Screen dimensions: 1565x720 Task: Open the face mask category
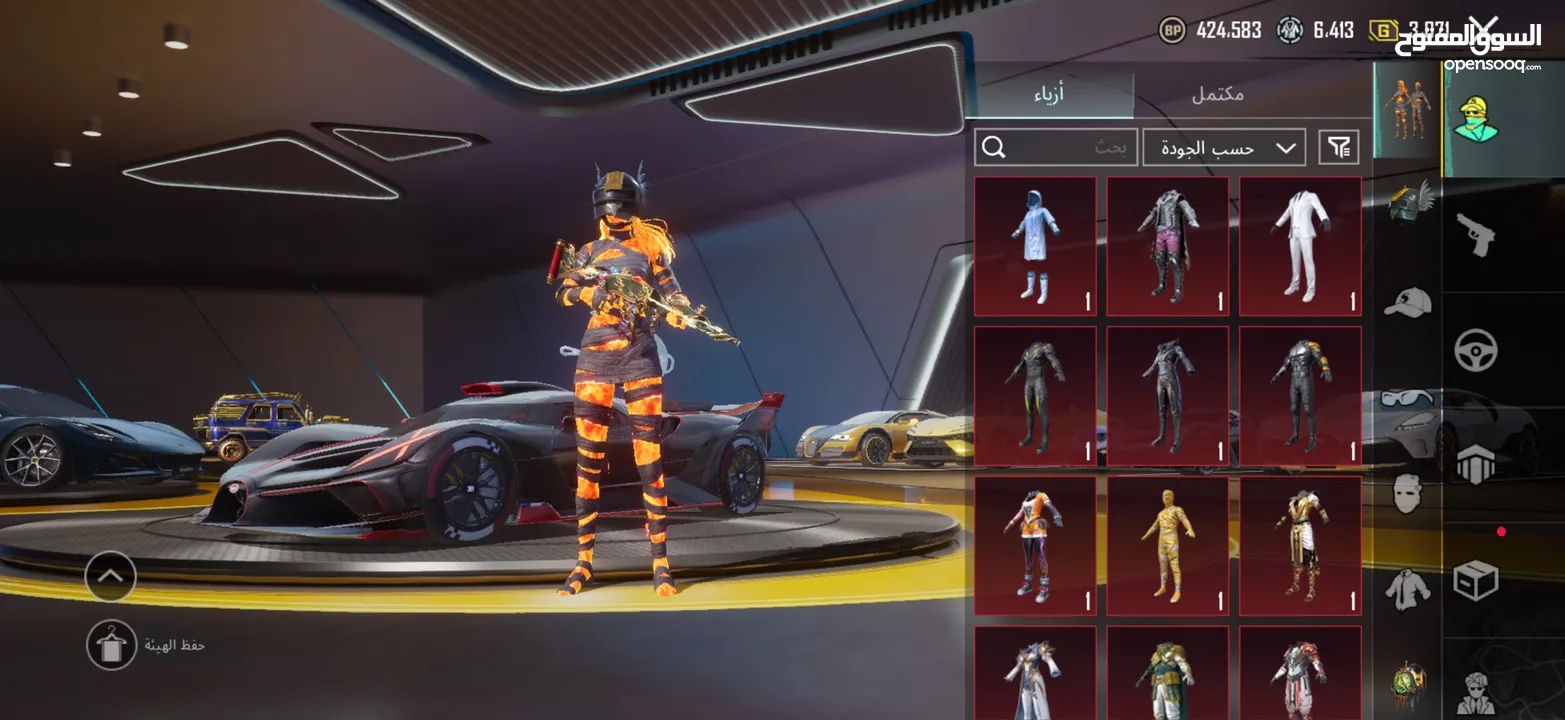pyautogui.click(x=1408, y=492)
